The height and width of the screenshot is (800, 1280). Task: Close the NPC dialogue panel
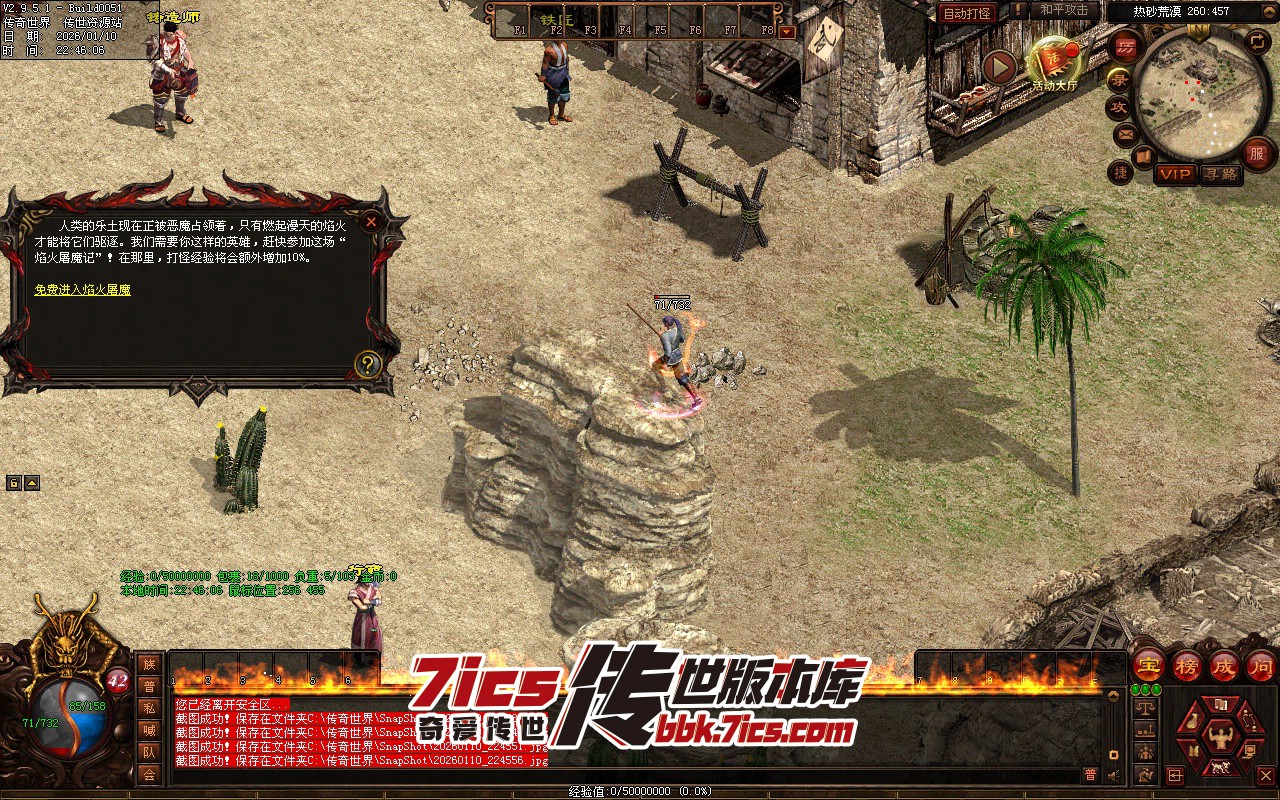coord(371,221)
